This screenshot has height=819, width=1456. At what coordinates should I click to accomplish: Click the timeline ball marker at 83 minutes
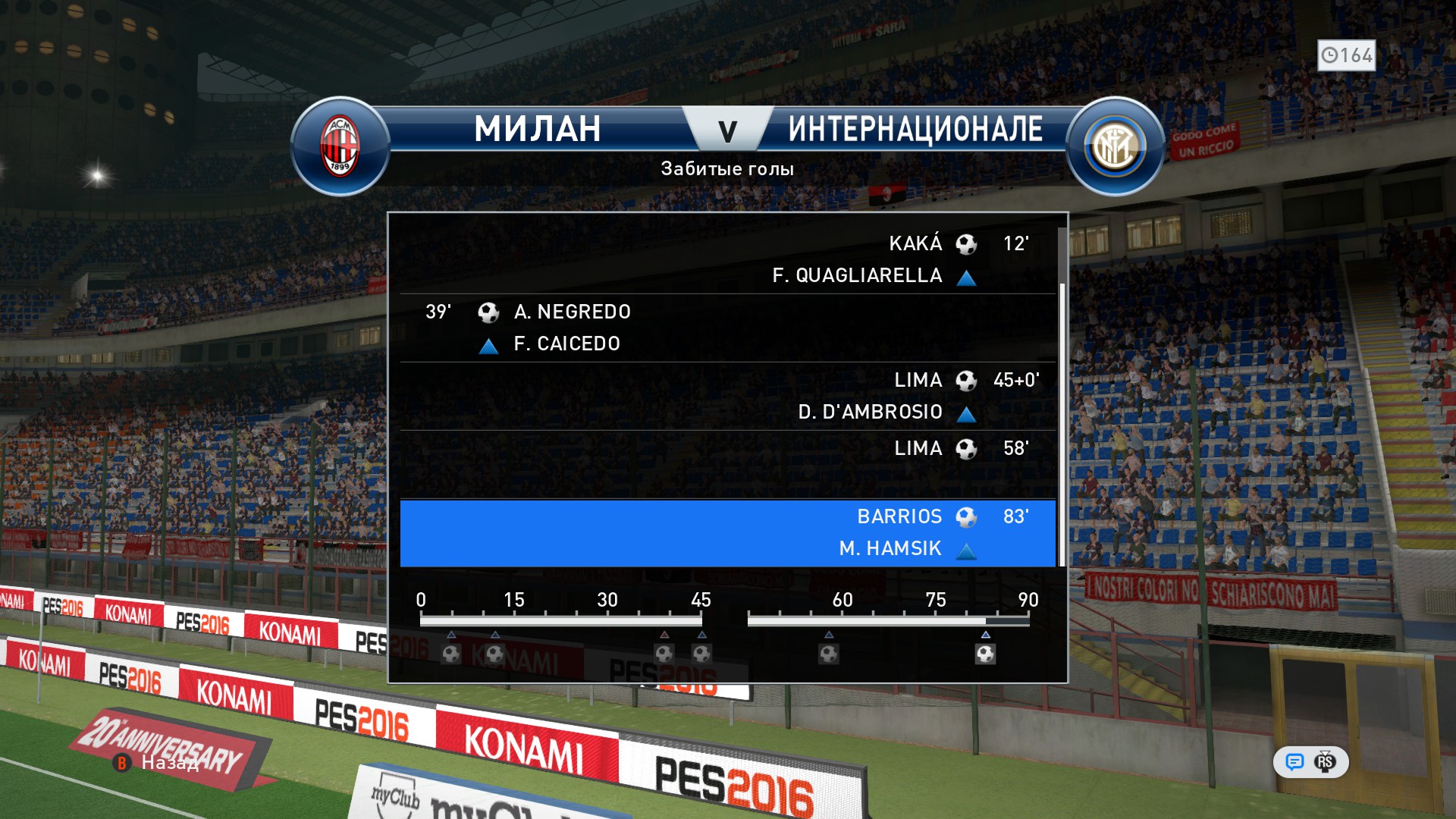coord(985,654)
